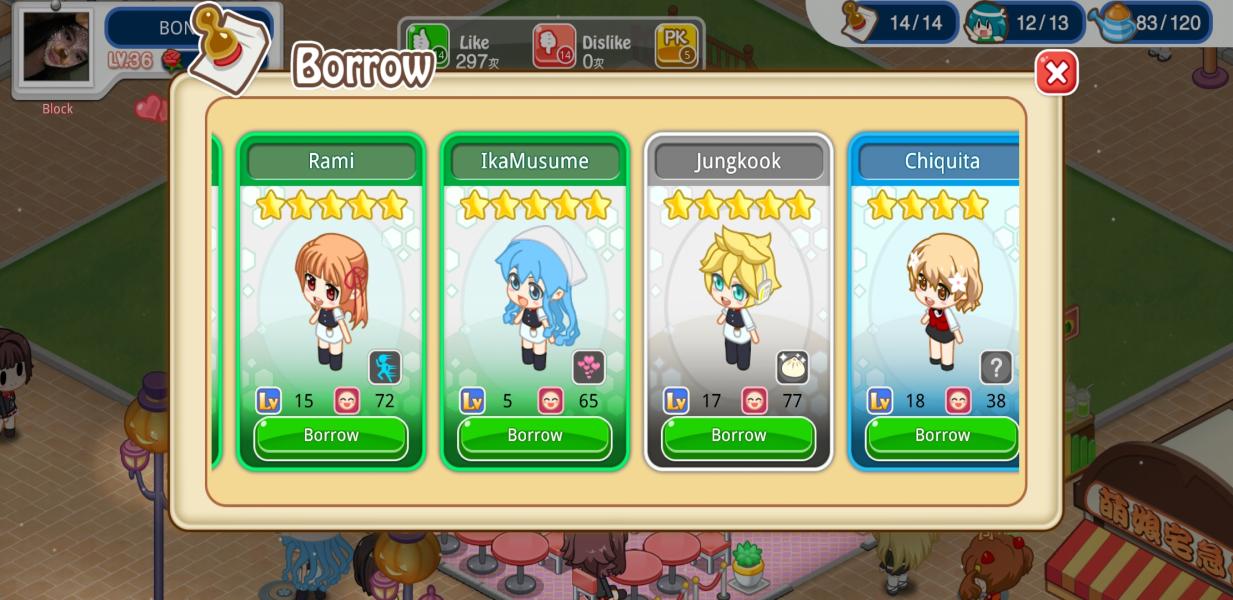The width and height of the screenshot is (1233, 600).
Task: Tap the stamp counter icon
Action: [861, 22]
